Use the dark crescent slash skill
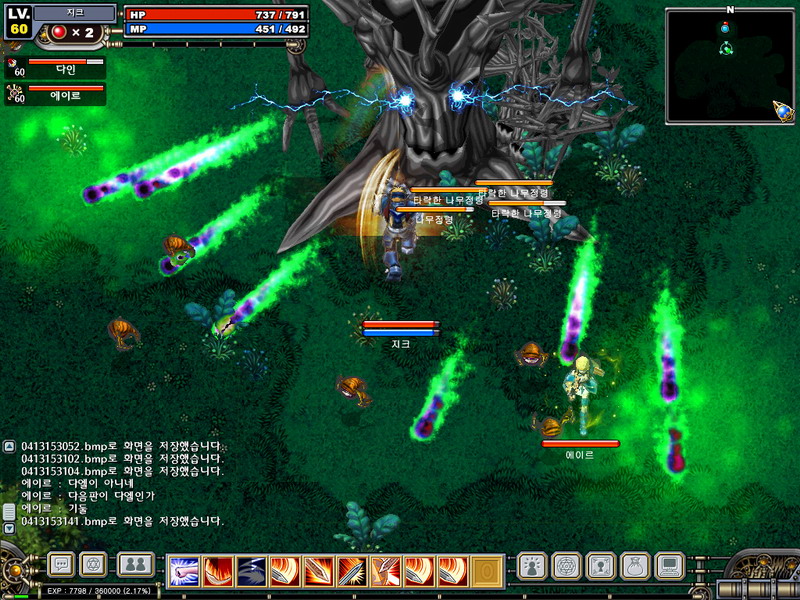 click(251, 571)
